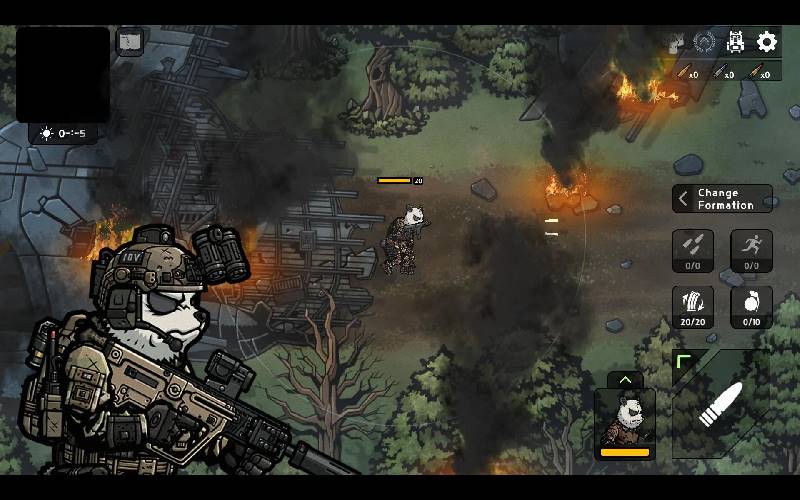The width and height of the screenshot is (800, 500).
Task: Click the Change Formation button
Action: tap(722, 198)
